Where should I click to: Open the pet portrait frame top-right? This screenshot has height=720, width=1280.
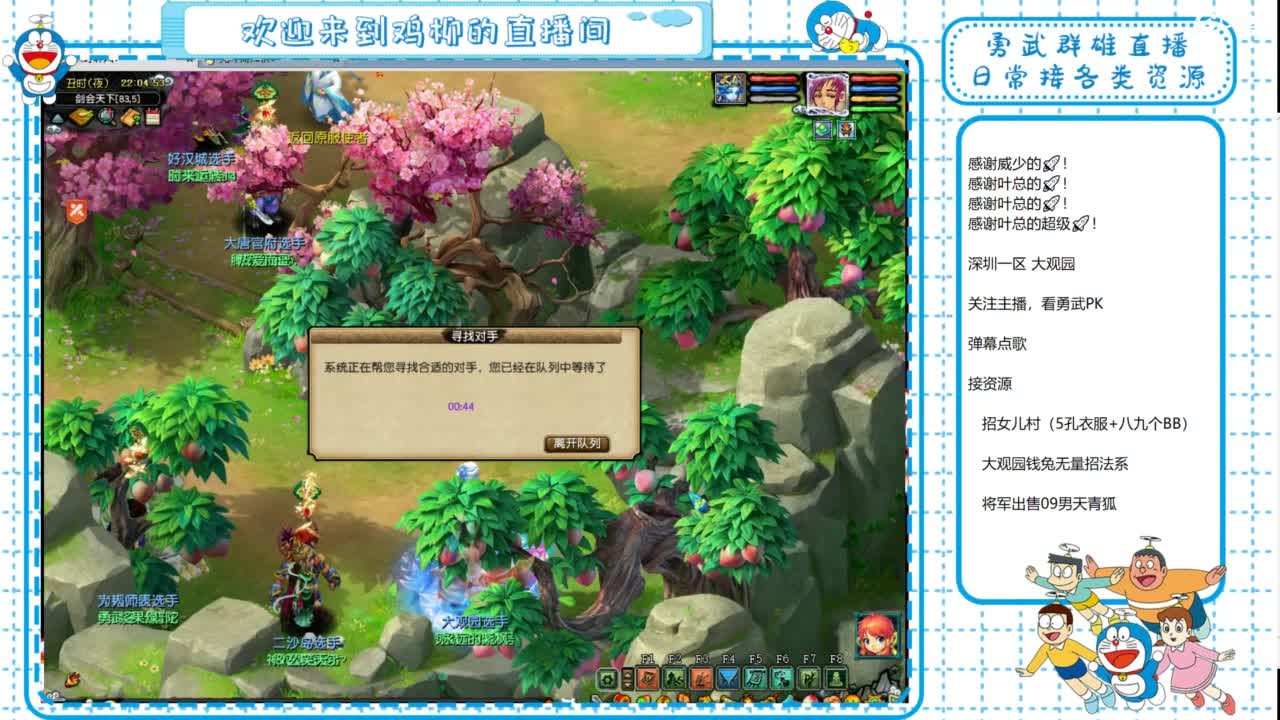pyautogui.click(x=730, y=88)
